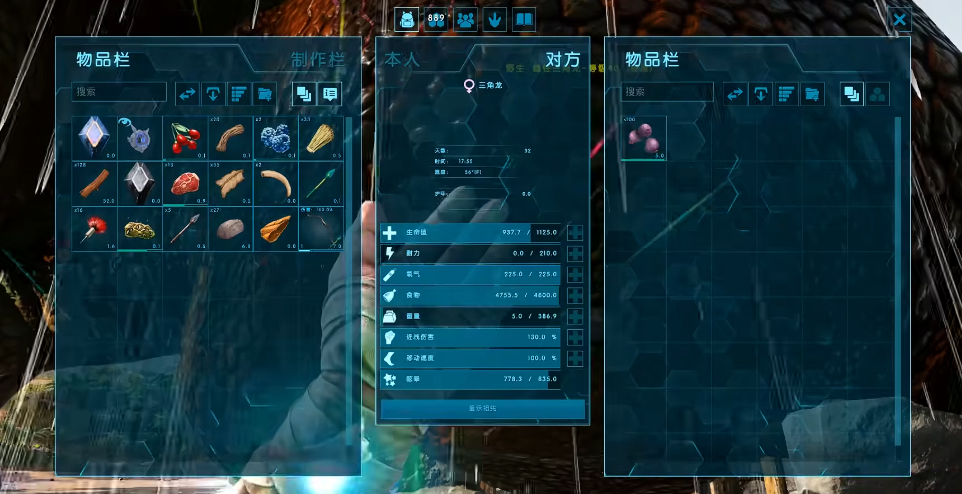Click the plus button next to 生命值
This screenshot has width=962, height=494.
pyautogui.click(x=575, y=232)
